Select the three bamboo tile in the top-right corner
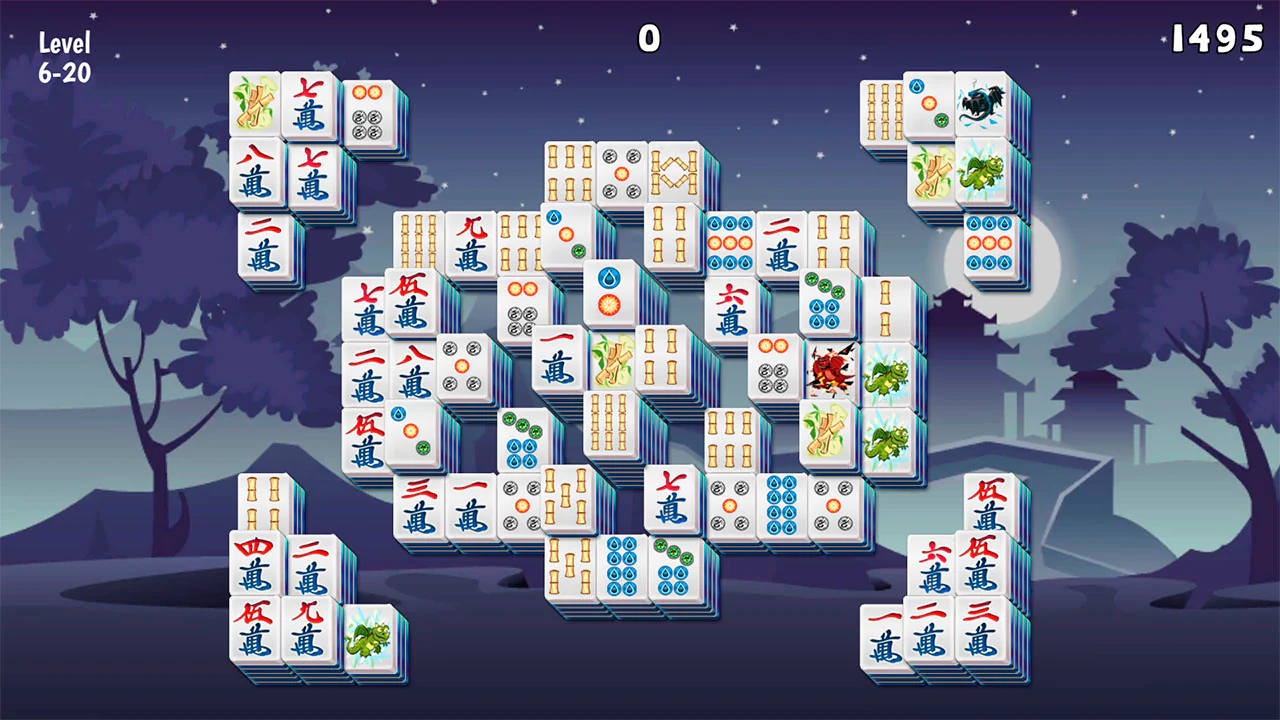Viewport: 1280px width, 720px height. tap(883, 110)
